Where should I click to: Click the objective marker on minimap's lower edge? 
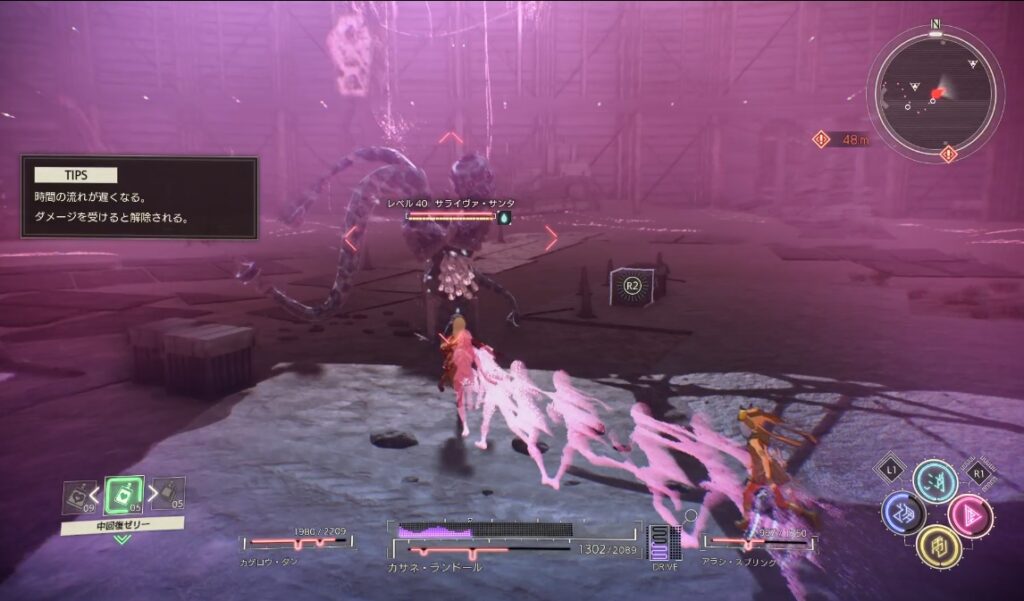coord(948,154)
